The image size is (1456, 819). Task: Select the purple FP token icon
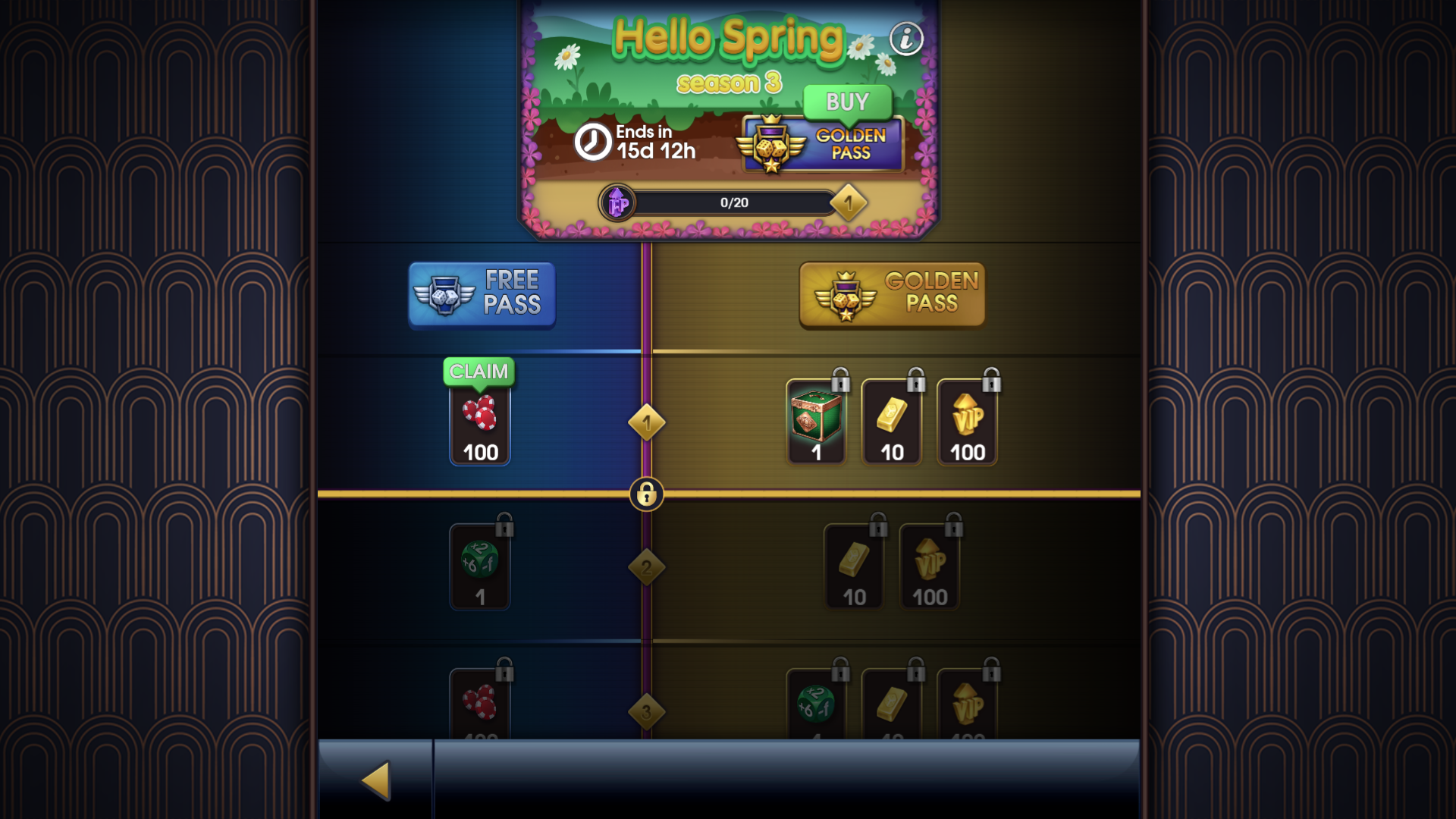(x=617, y=202)
